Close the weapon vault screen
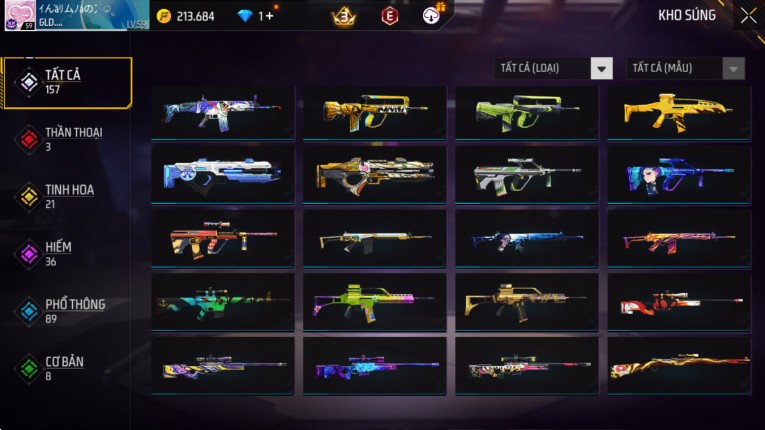Image resolution: width=765 pixels, height=430 pixels. point(748,16)
